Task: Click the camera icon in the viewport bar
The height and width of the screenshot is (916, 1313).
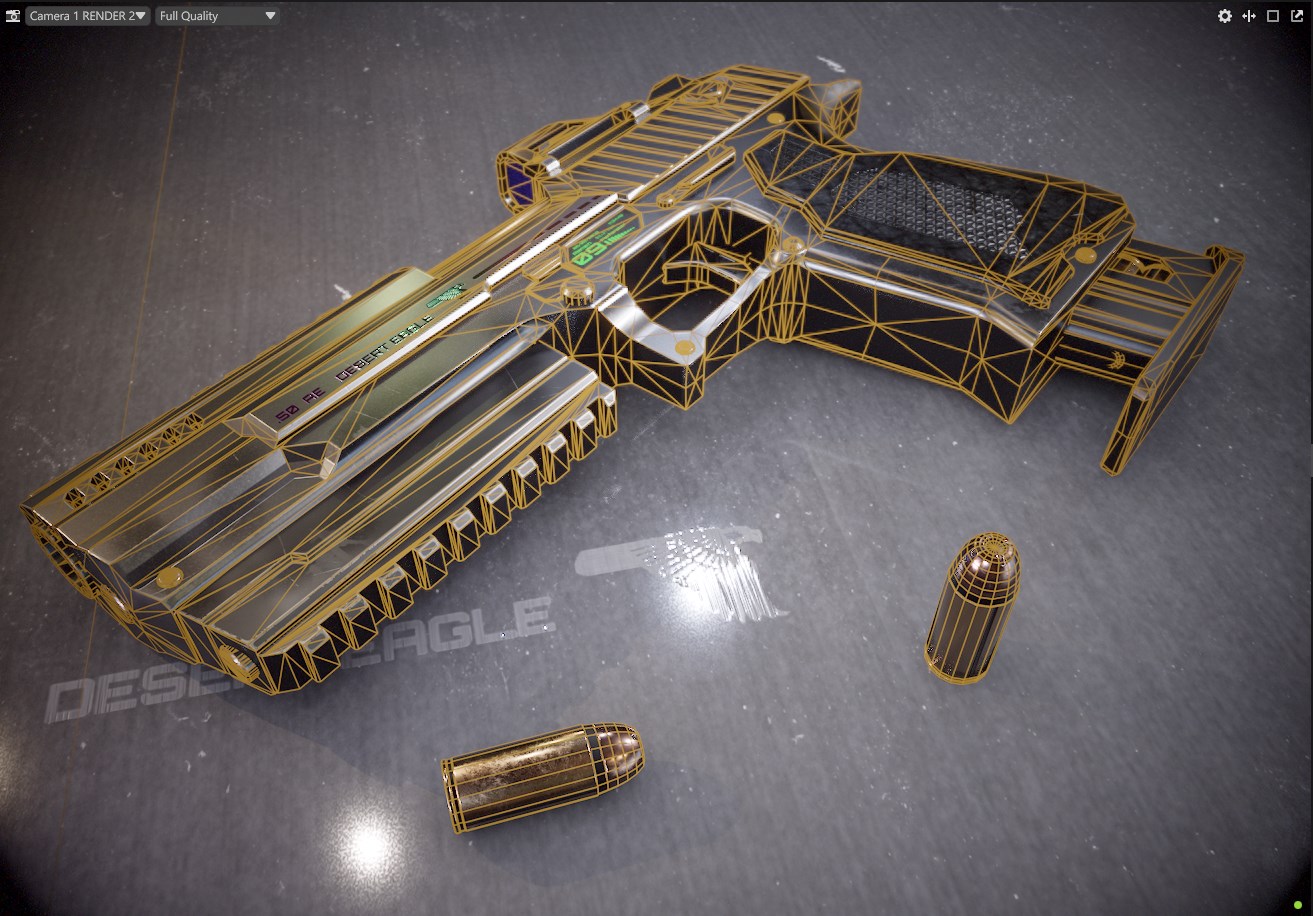Action: tap(13, 16)
